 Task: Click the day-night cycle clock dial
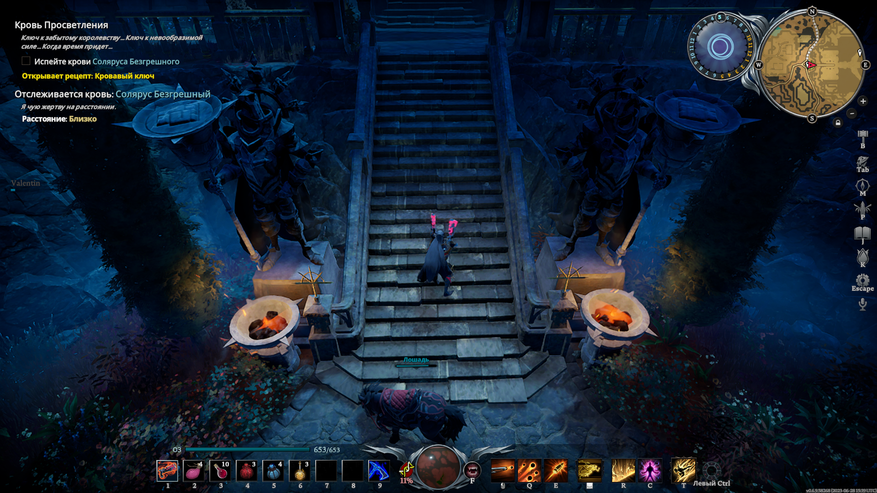[721, 47]
